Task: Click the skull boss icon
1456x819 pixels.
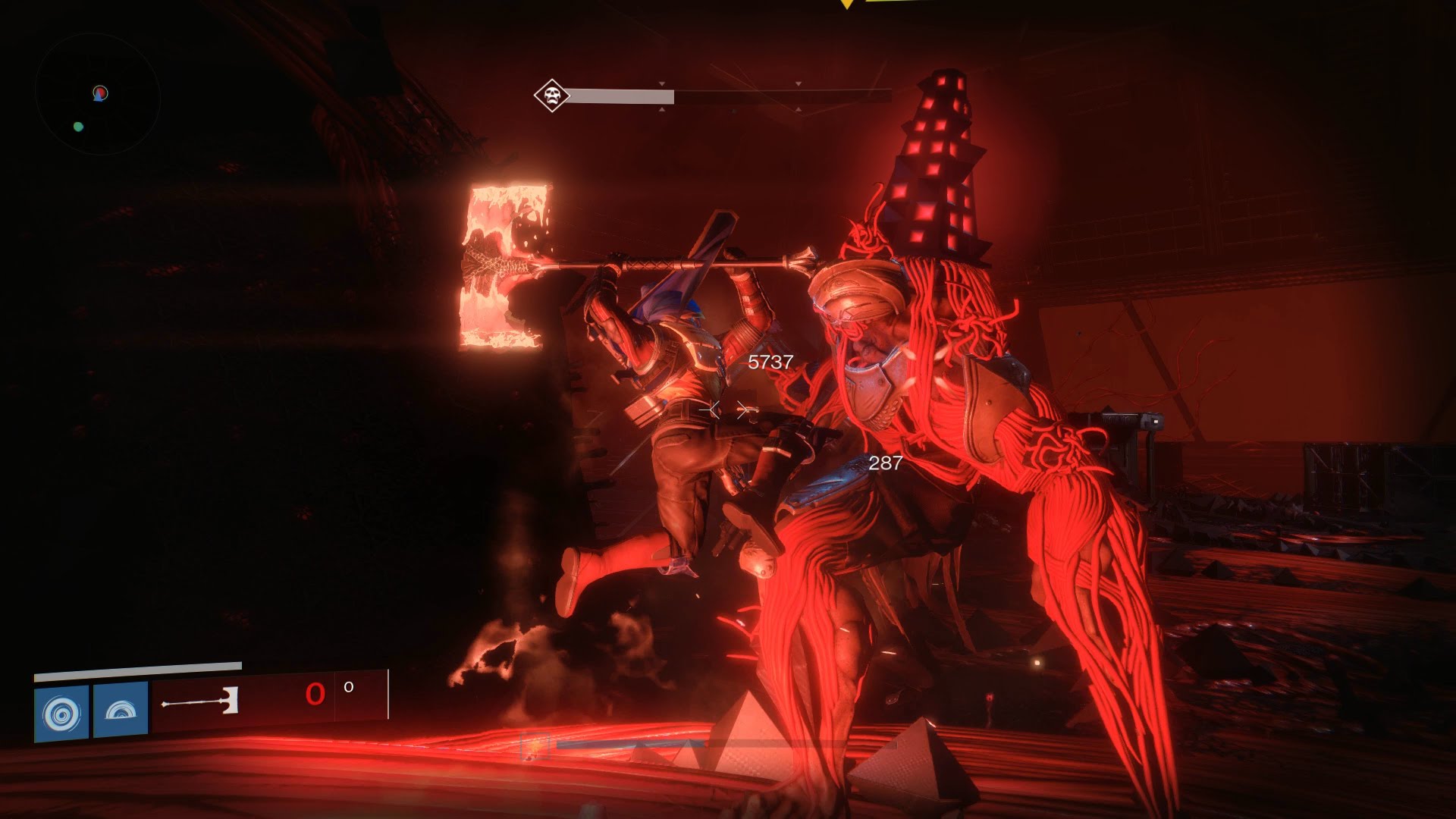Action: click(551, 97)
